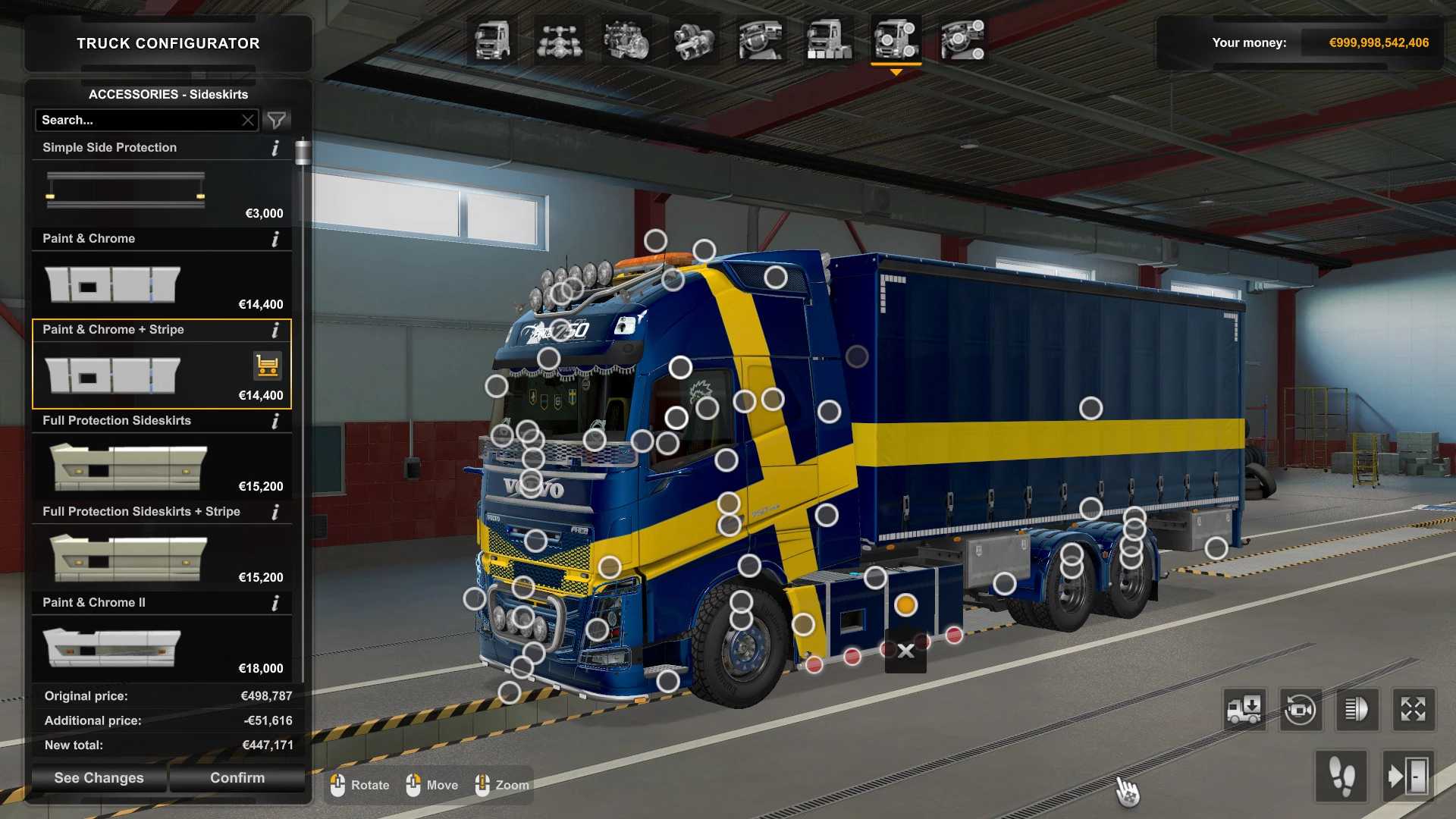This screenshot has height=819, width=1456.
Task: Exit the configurator via the door icon
Action: click(1408, 777)
